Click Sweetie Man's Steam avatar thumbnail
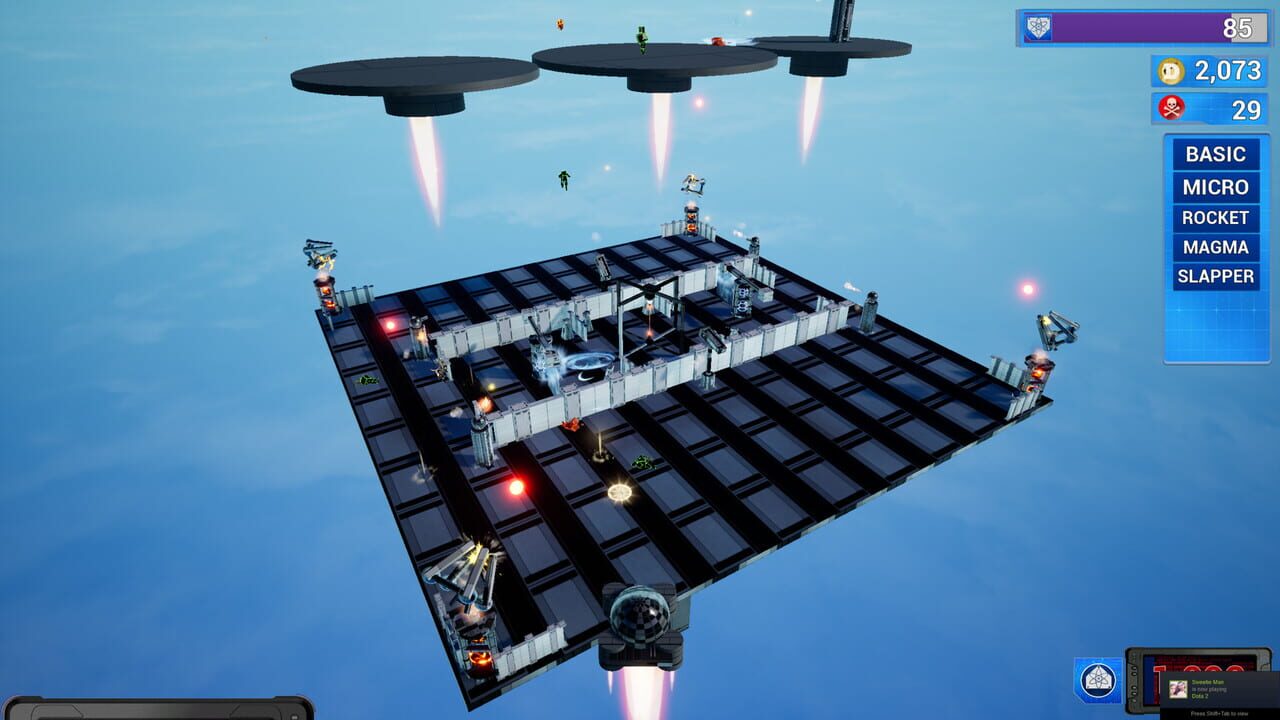Screen dimensions: 1280x720 [x=1177, y=690]
